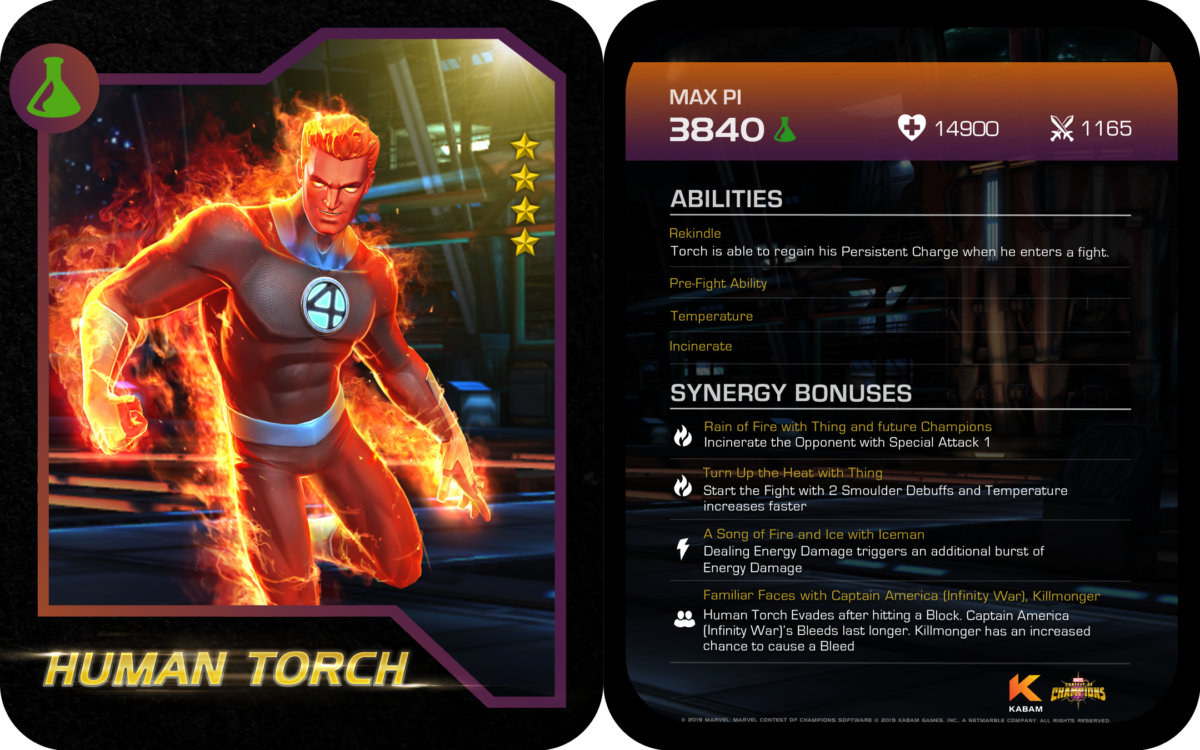Select the Rain of Fire synergy bonus

(847, 427)
